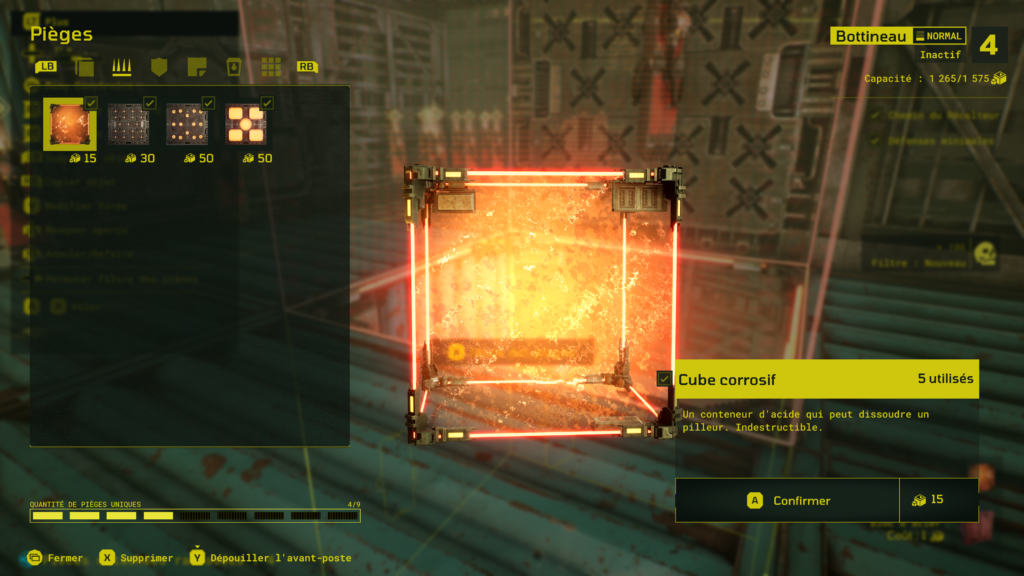Screen dimensions: 1024x576
Task: Pick the trap tile with four glowing squares
Action: (246, 125)
